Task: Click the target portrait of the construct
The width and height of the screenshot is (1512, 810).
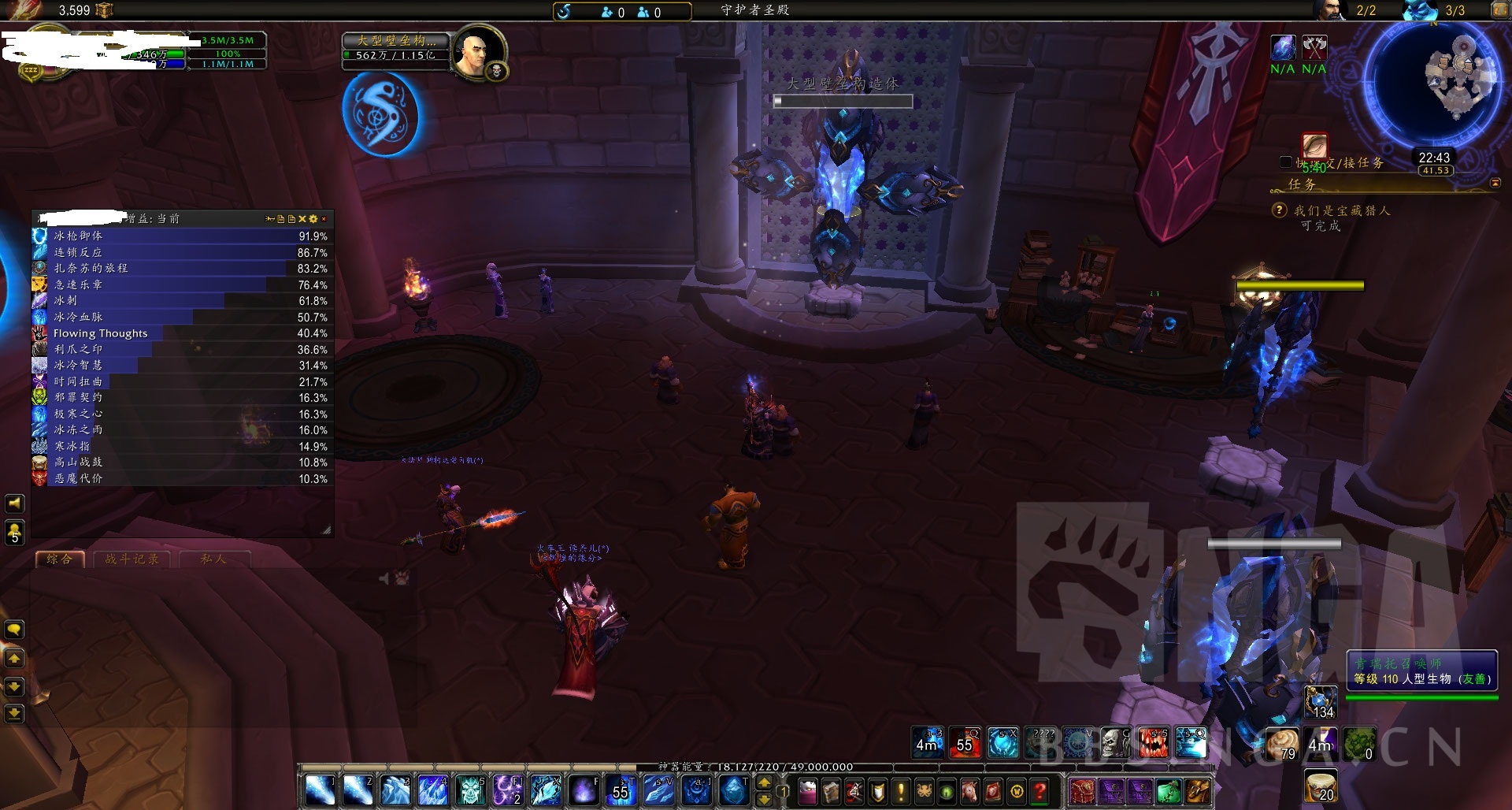Action: pyautogui.click(x=477, y=52)
